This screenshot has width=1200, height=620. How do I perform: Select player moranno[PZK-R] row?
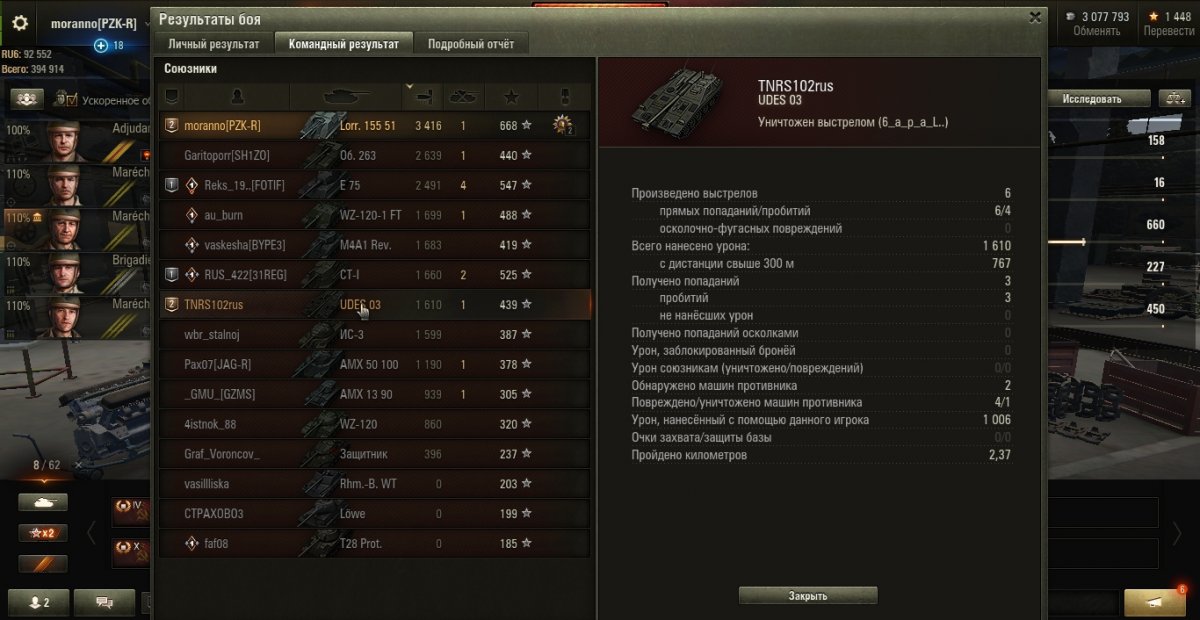coord(375,126)
